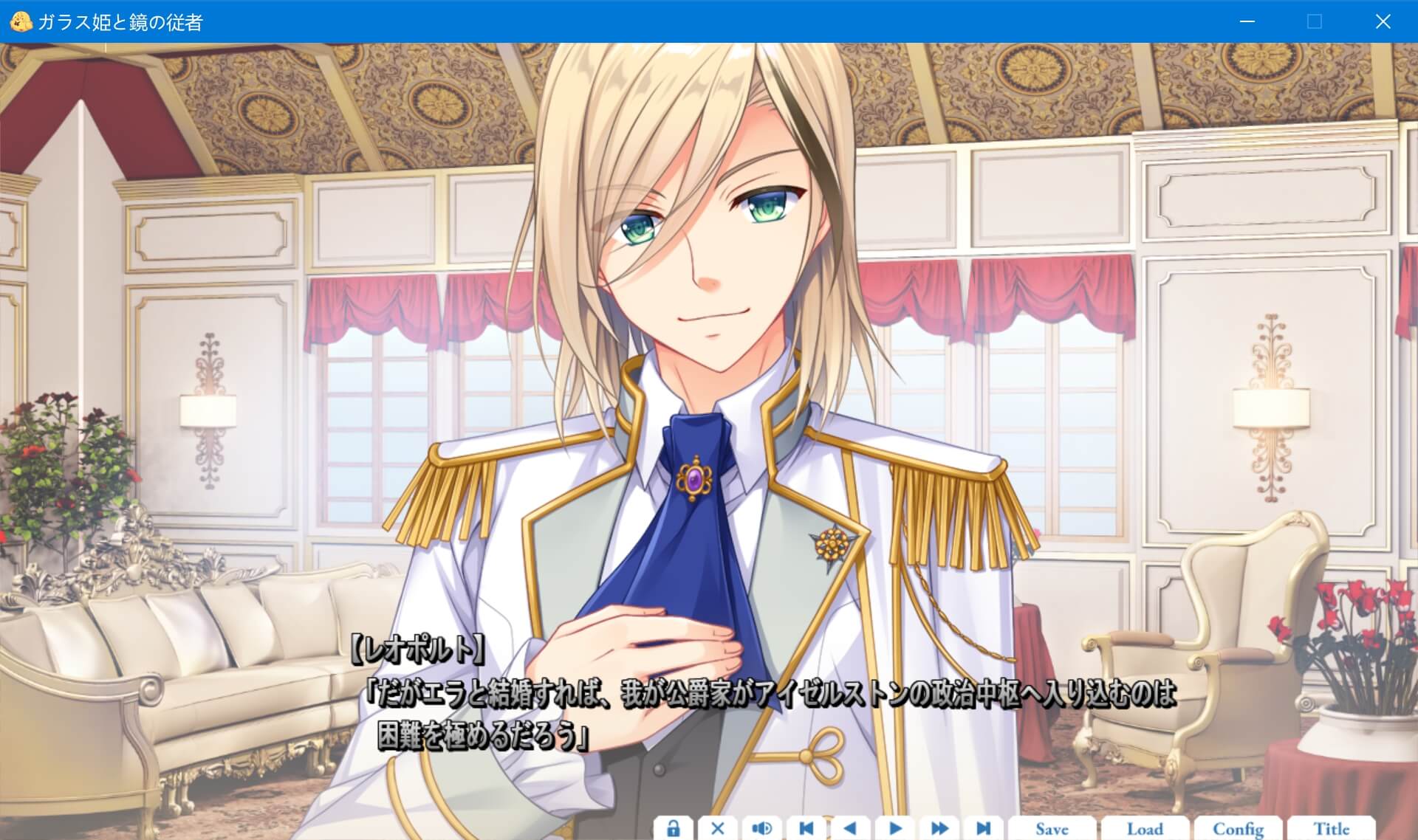Viewport: 1418px width, 840px height.
Task: Replay the current voice line
Action: pos(761,828)
